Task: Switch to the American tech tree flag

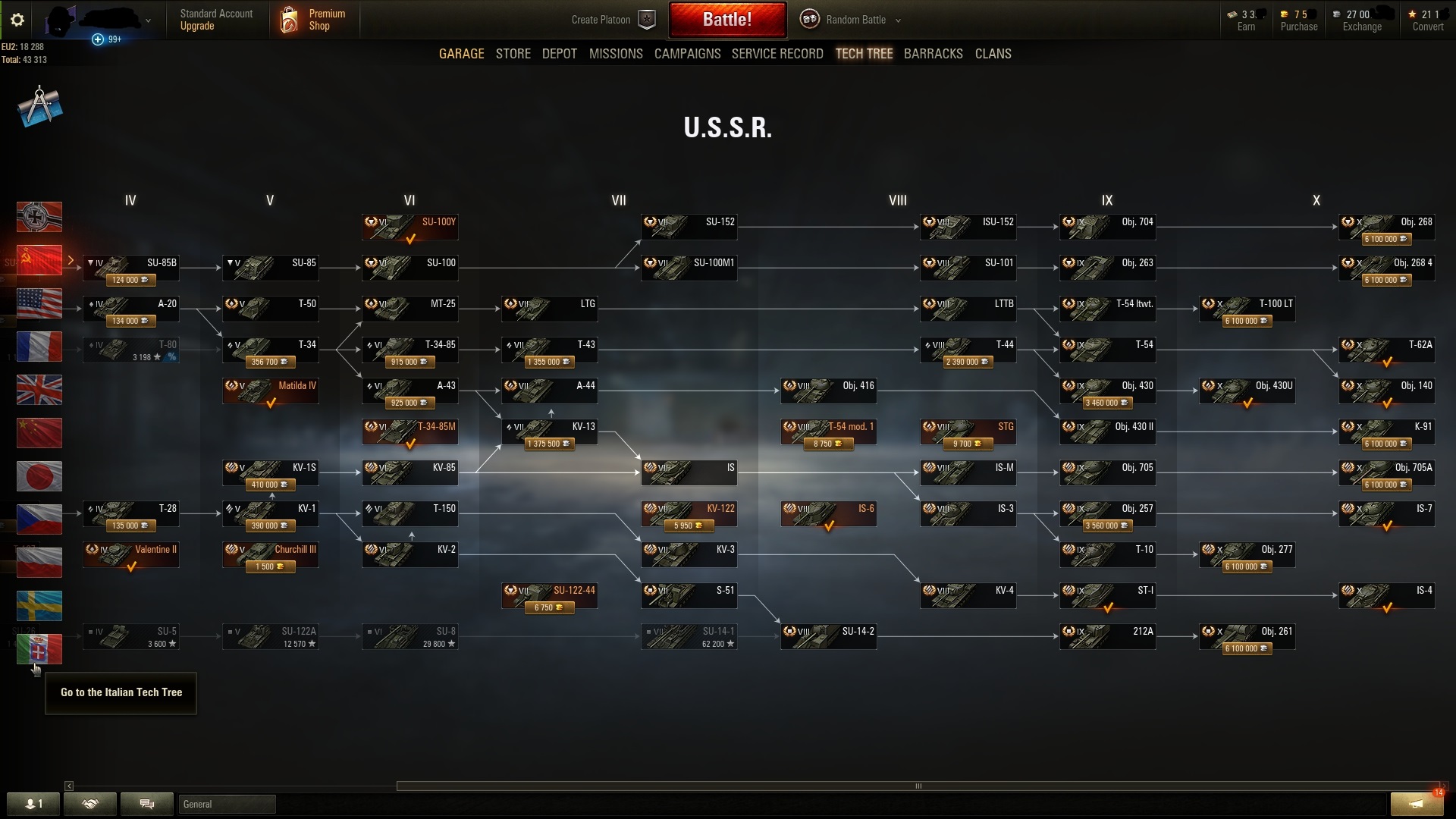Action: [39, 303]
